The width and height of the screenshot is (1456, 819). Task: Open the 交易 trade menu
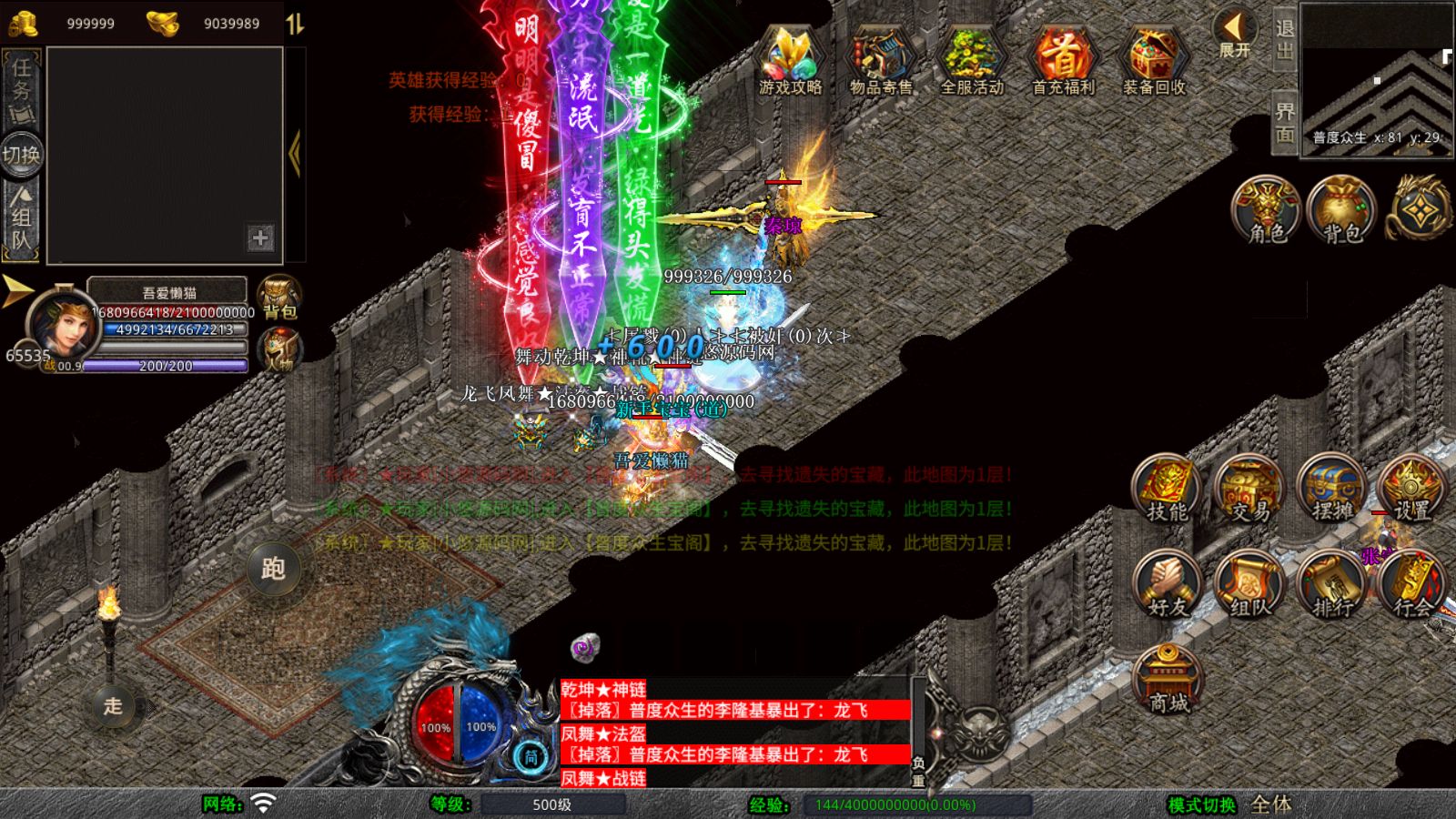coord(1249,490)
